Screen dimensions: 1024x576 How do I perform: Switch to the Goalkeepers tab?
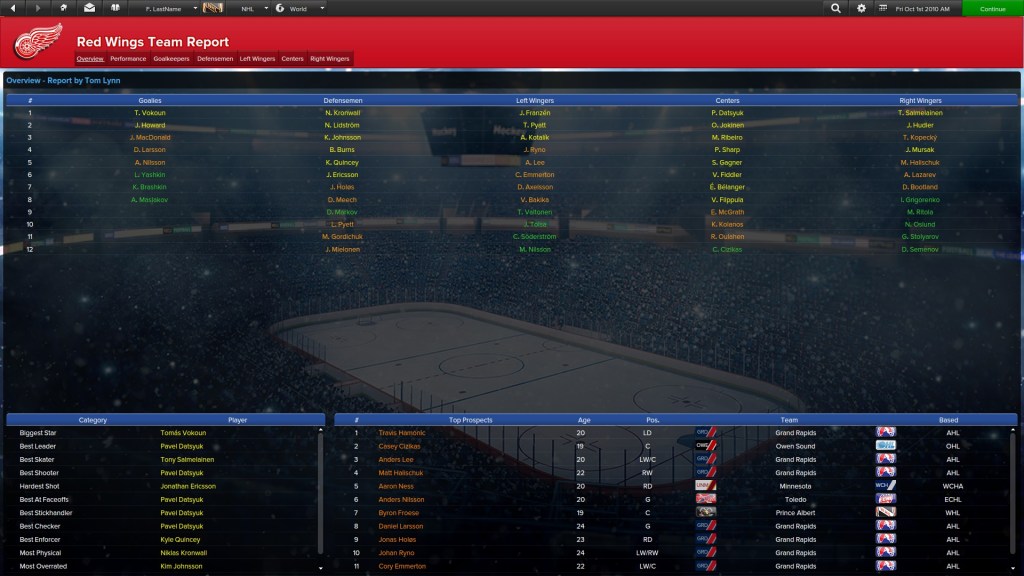(x=171, y=59)
